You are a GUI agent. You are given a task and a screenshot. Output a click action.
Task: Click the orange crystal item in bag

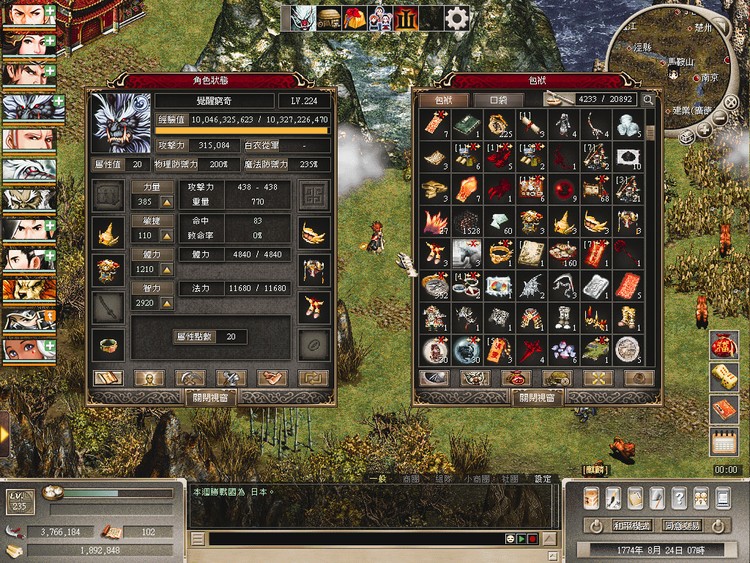point(466,189)
